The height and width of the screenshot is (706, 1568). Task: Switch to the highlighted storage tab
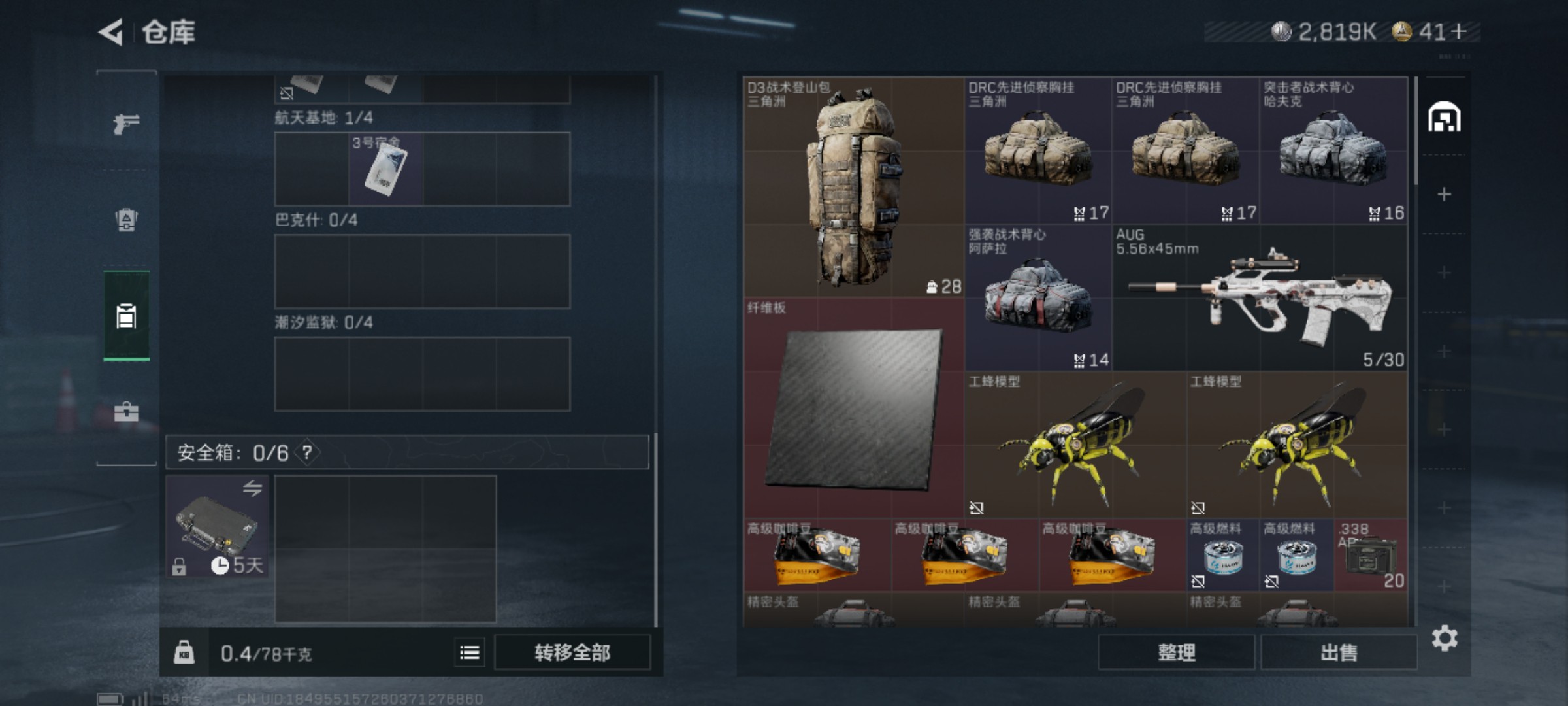126,316
